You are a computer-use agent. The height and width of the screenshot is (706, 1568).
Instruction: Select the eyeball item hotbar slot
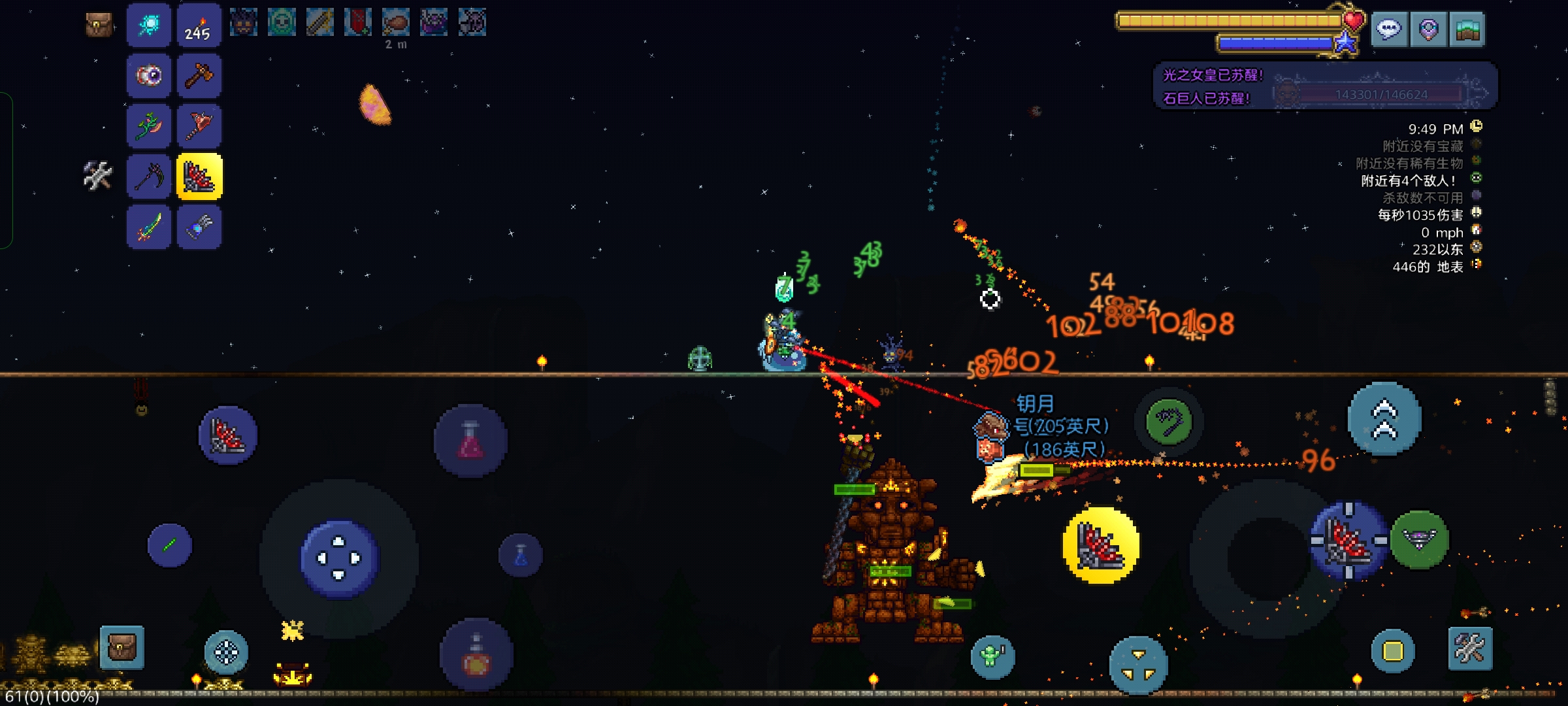point(149,76)
